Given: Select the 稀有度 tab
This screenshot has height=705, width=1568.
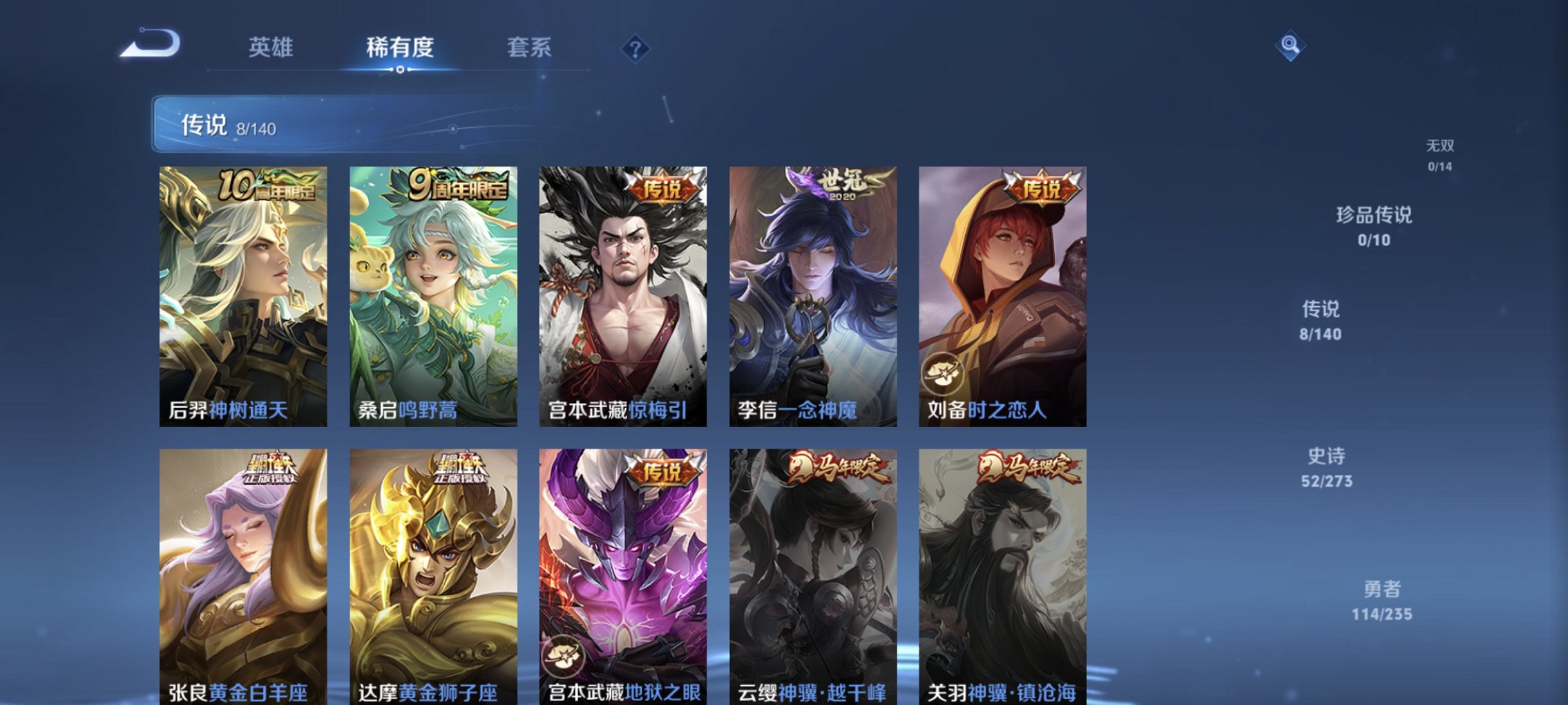Looking at the screenshot, I should pos(399,47).
